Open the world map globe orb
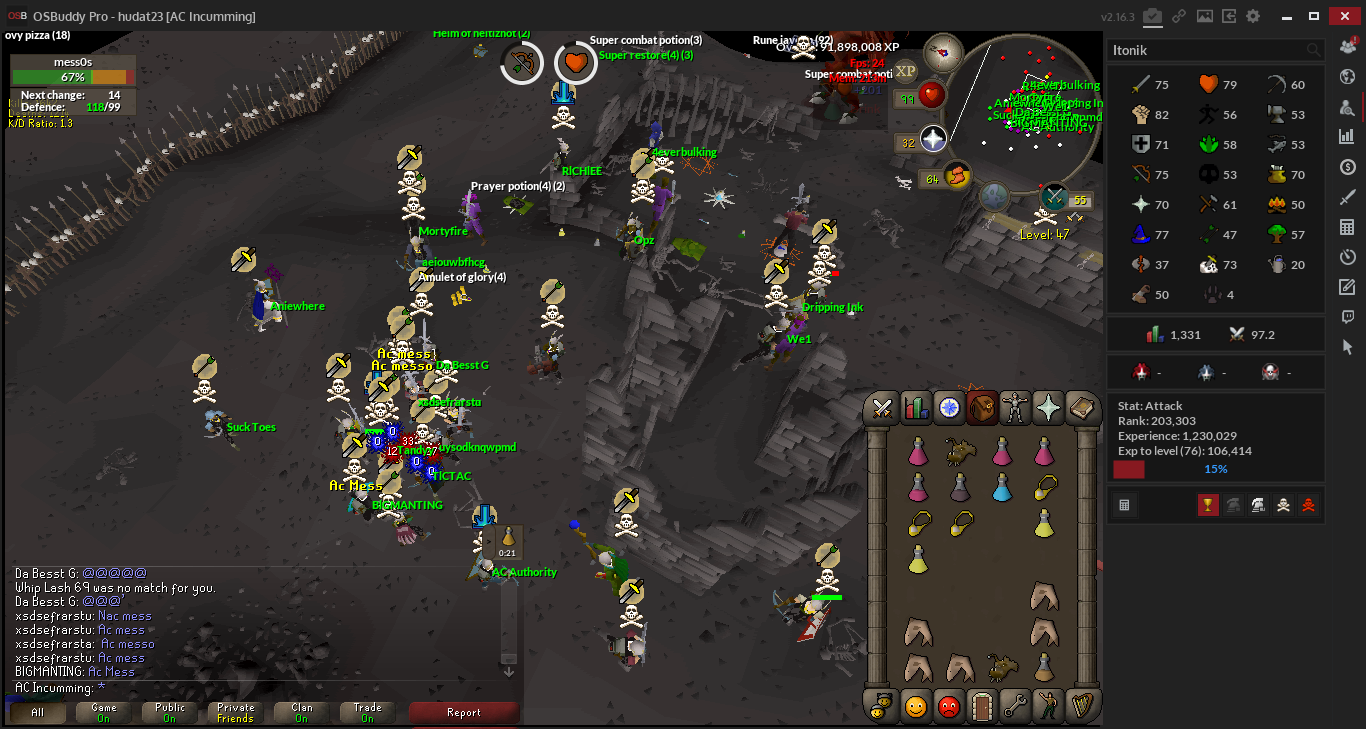1366x729 pixels. tap(992, 196)
